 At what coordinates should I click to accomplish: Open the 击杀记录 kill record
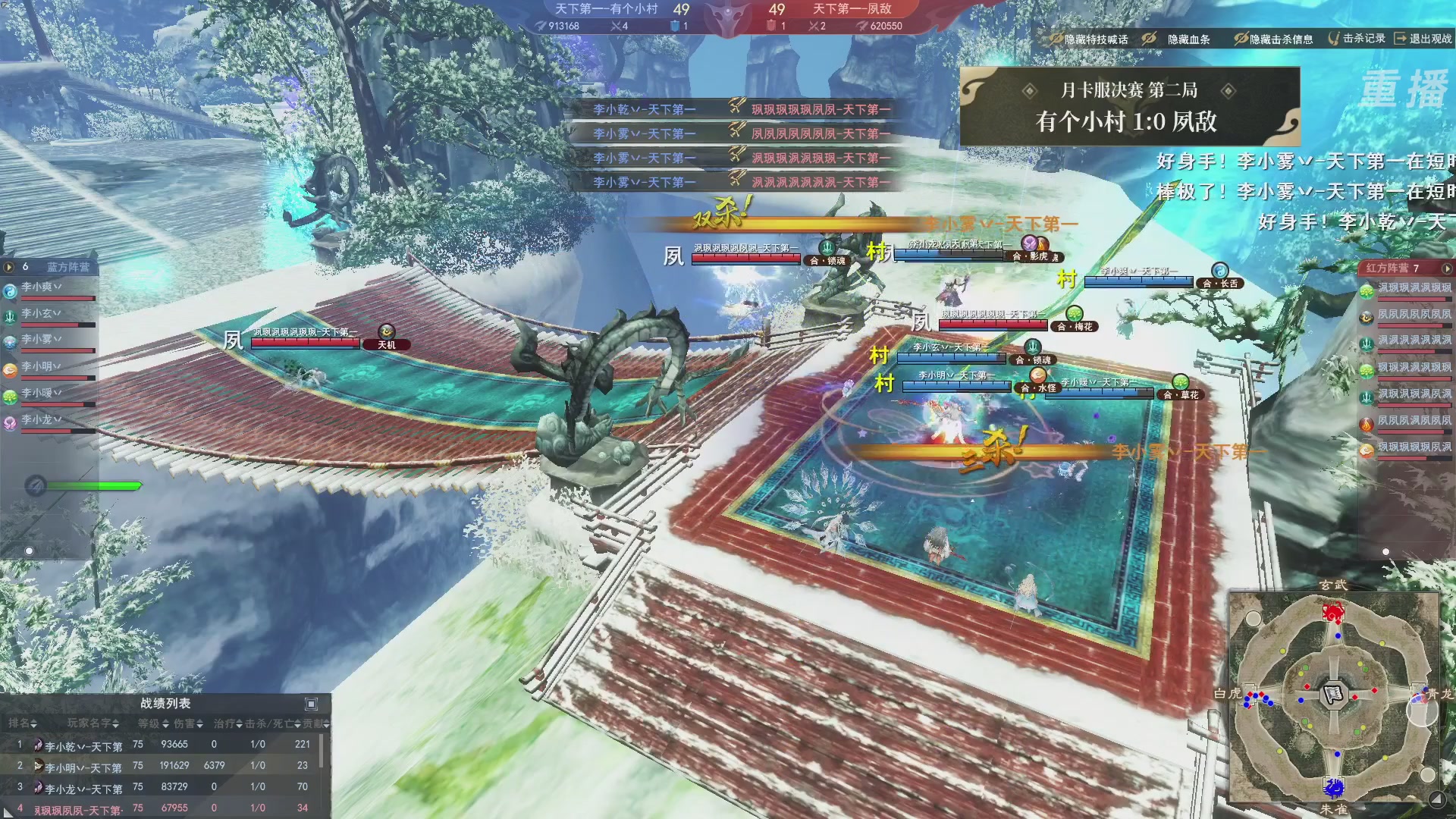pyautogui.click(x=1357, y=38)
